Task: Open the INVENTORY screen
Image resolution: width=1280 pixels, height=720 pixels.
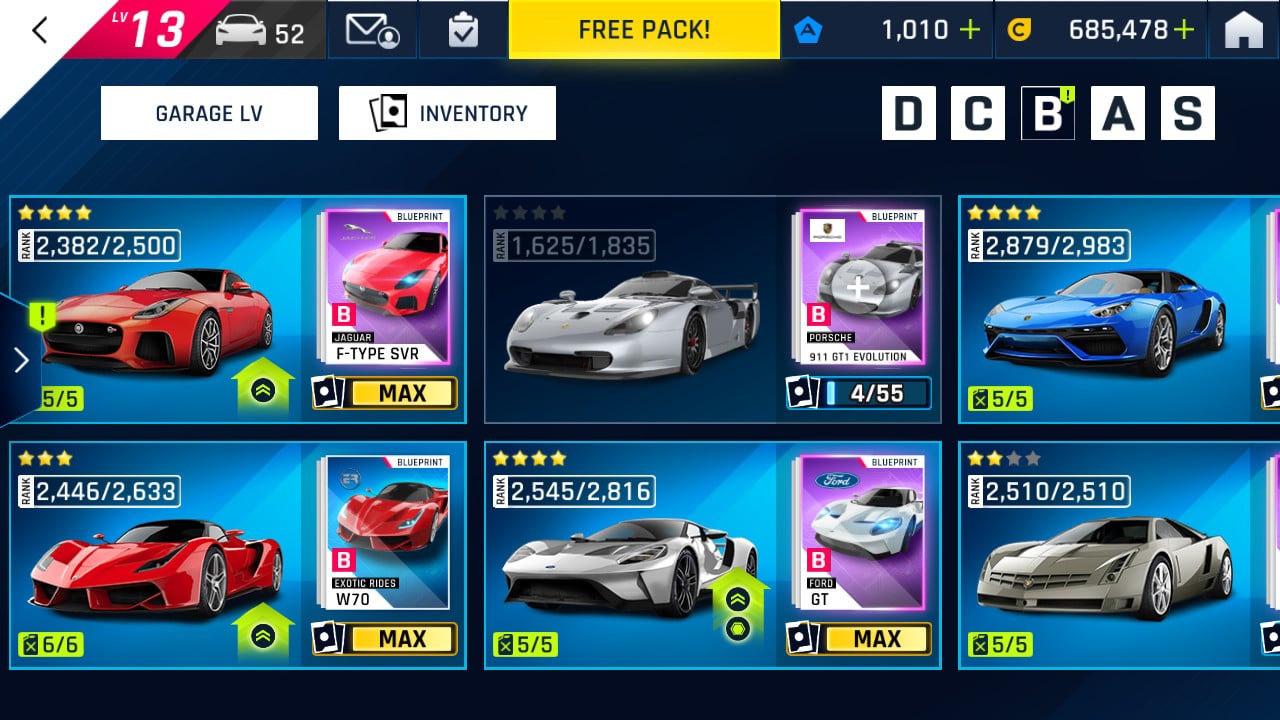Action: (x=447, y=113)
